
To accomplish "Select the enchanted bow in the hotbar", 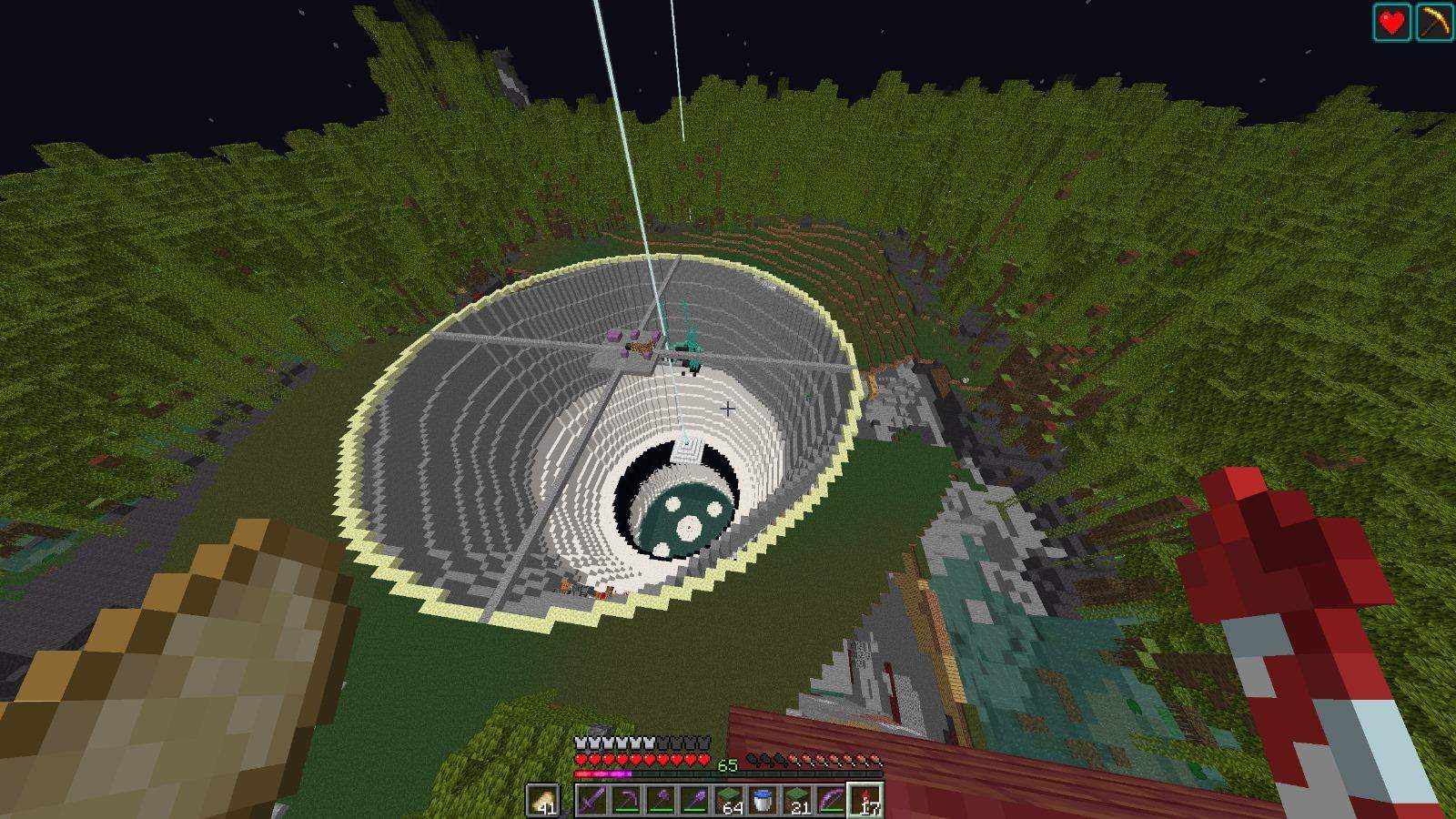I will coord(829,799).
